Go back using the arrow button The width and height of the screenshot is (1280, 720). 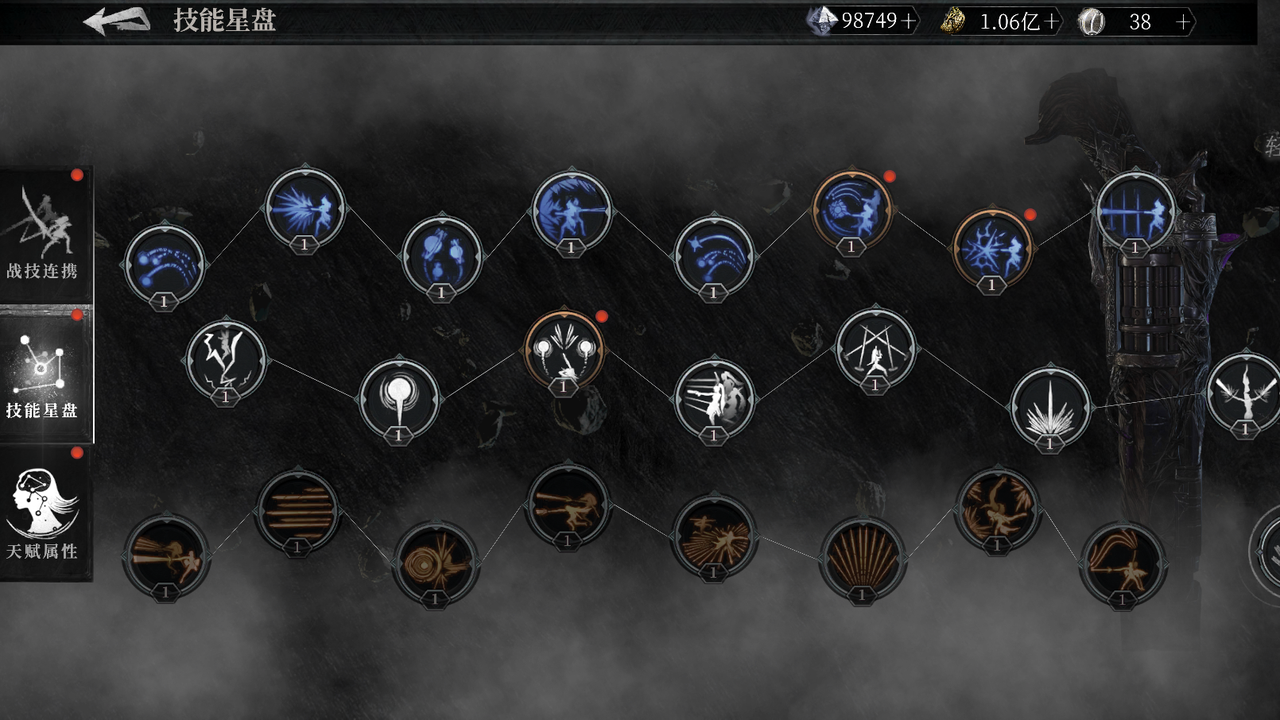[116, 21]
